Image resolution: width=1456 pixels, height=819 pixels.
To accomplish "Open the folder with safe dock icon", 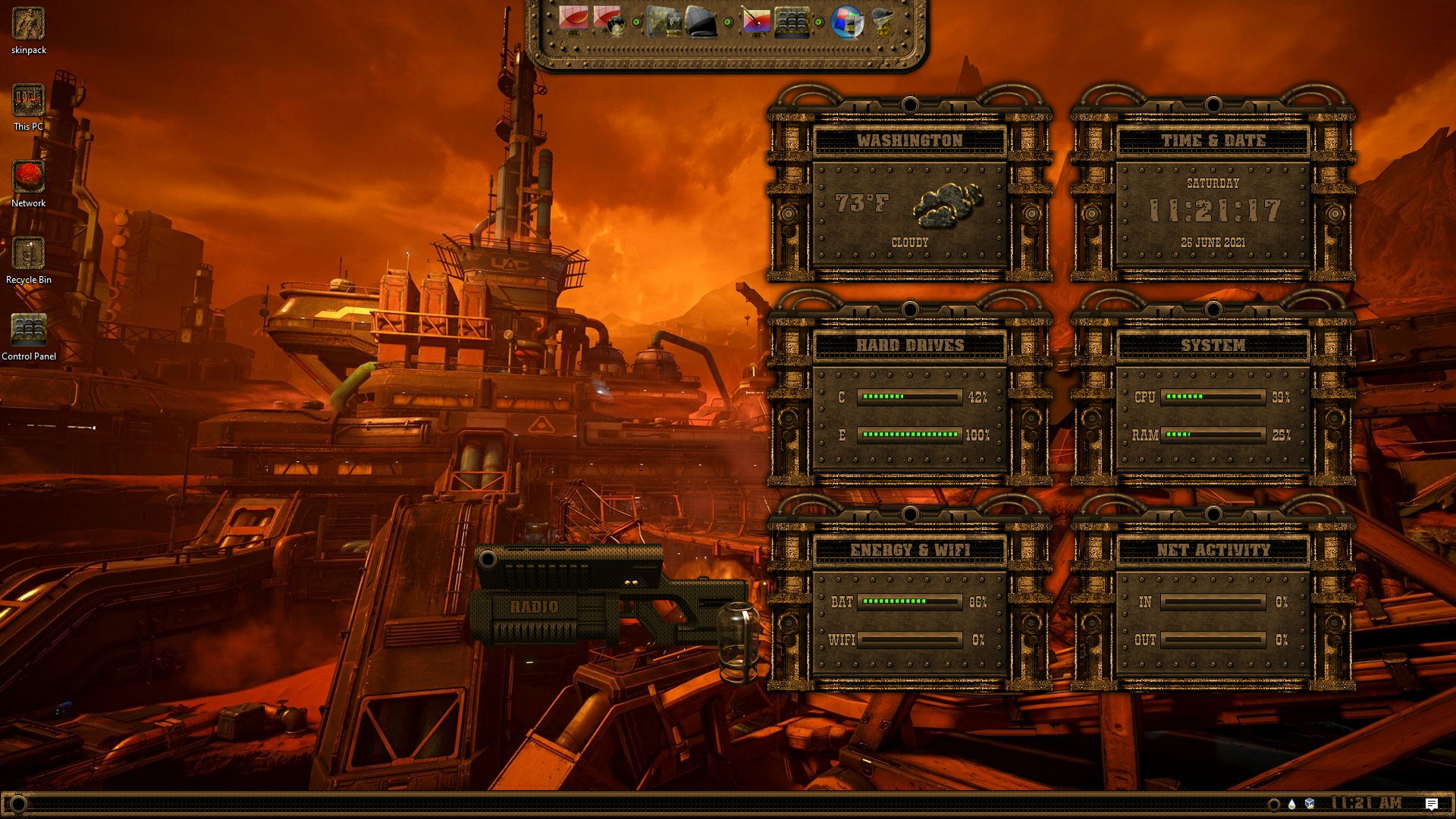I will pos(665,21).
